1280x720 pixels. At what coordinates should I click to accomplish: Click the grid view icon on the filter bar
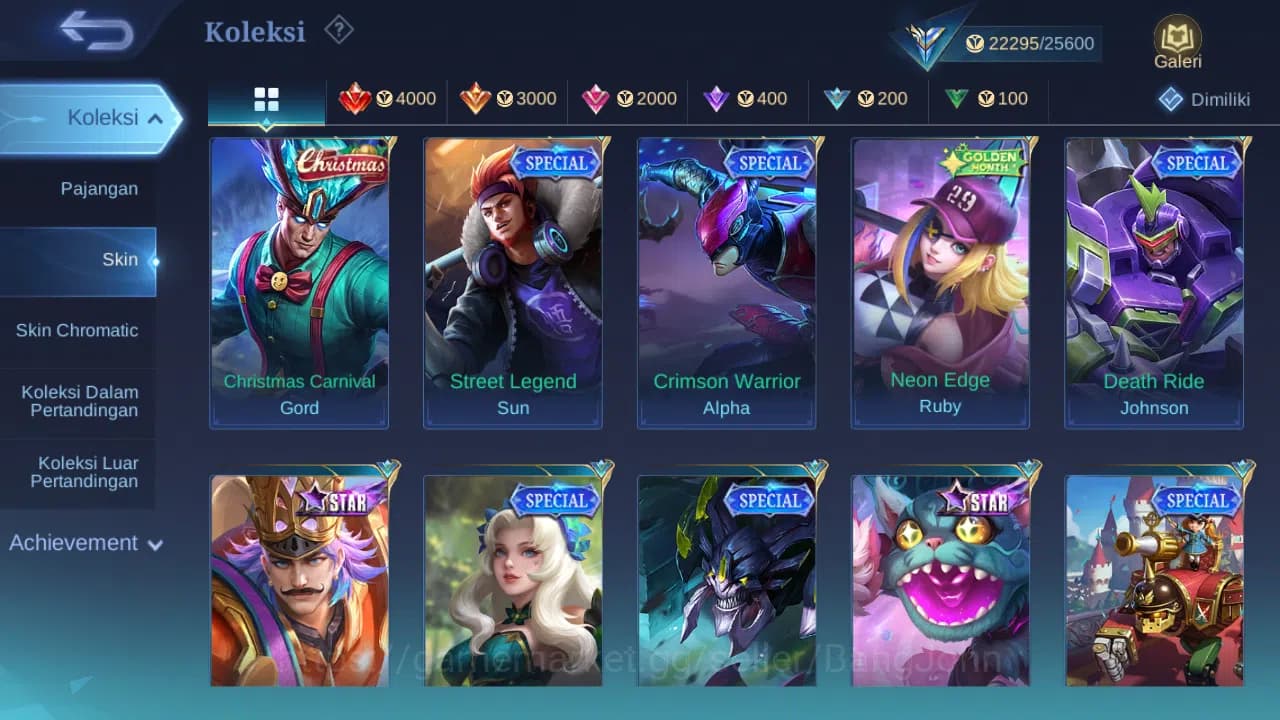click(x=265, y=100)
